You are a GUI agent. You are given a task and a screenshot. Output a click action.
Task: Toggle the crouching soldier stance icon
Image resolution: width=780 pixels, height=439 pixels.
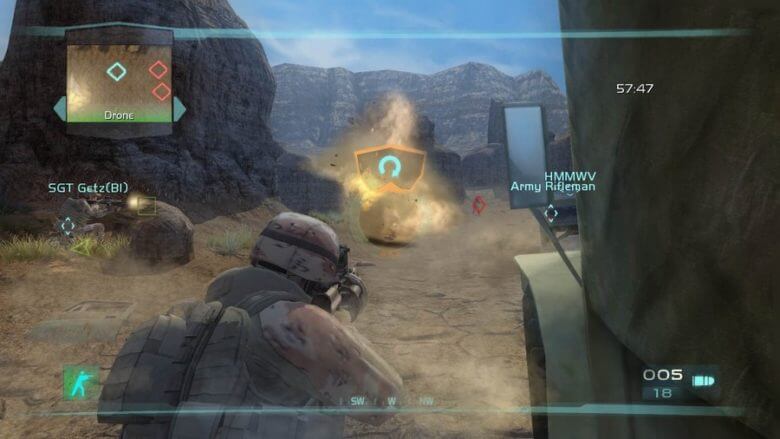[x=82, y=382]
